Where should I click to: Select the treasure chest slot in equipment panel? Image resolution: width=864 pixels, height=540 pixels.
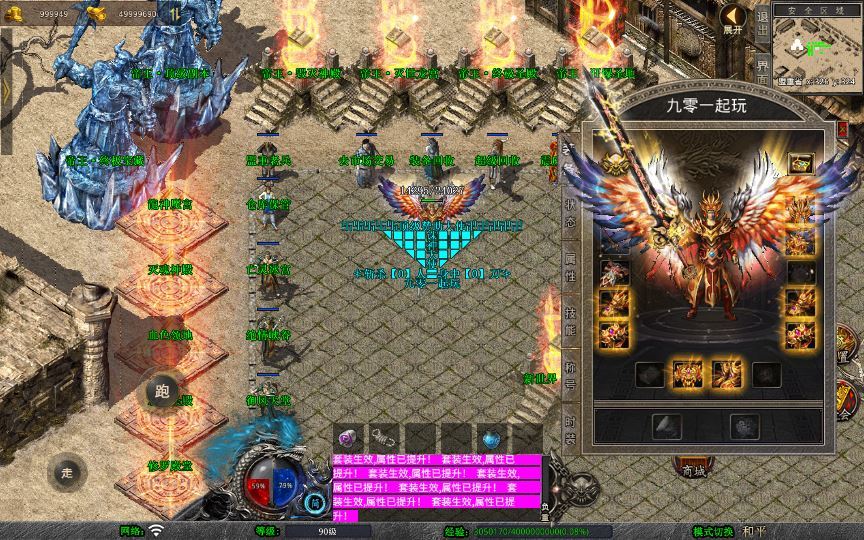pos(800,164)
